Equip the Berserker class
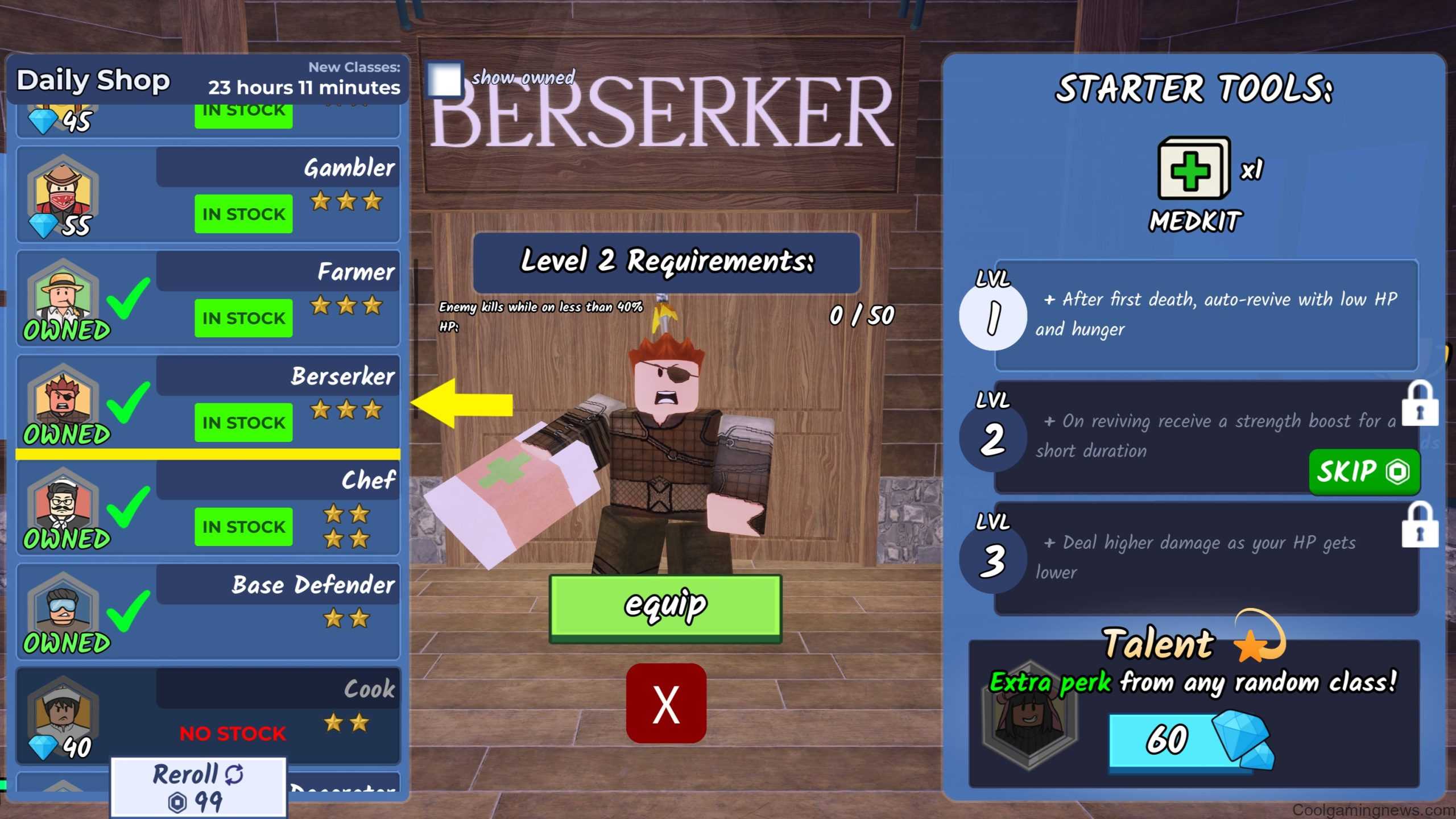Viewport: 1456px width, 819px height. point(665,607)
